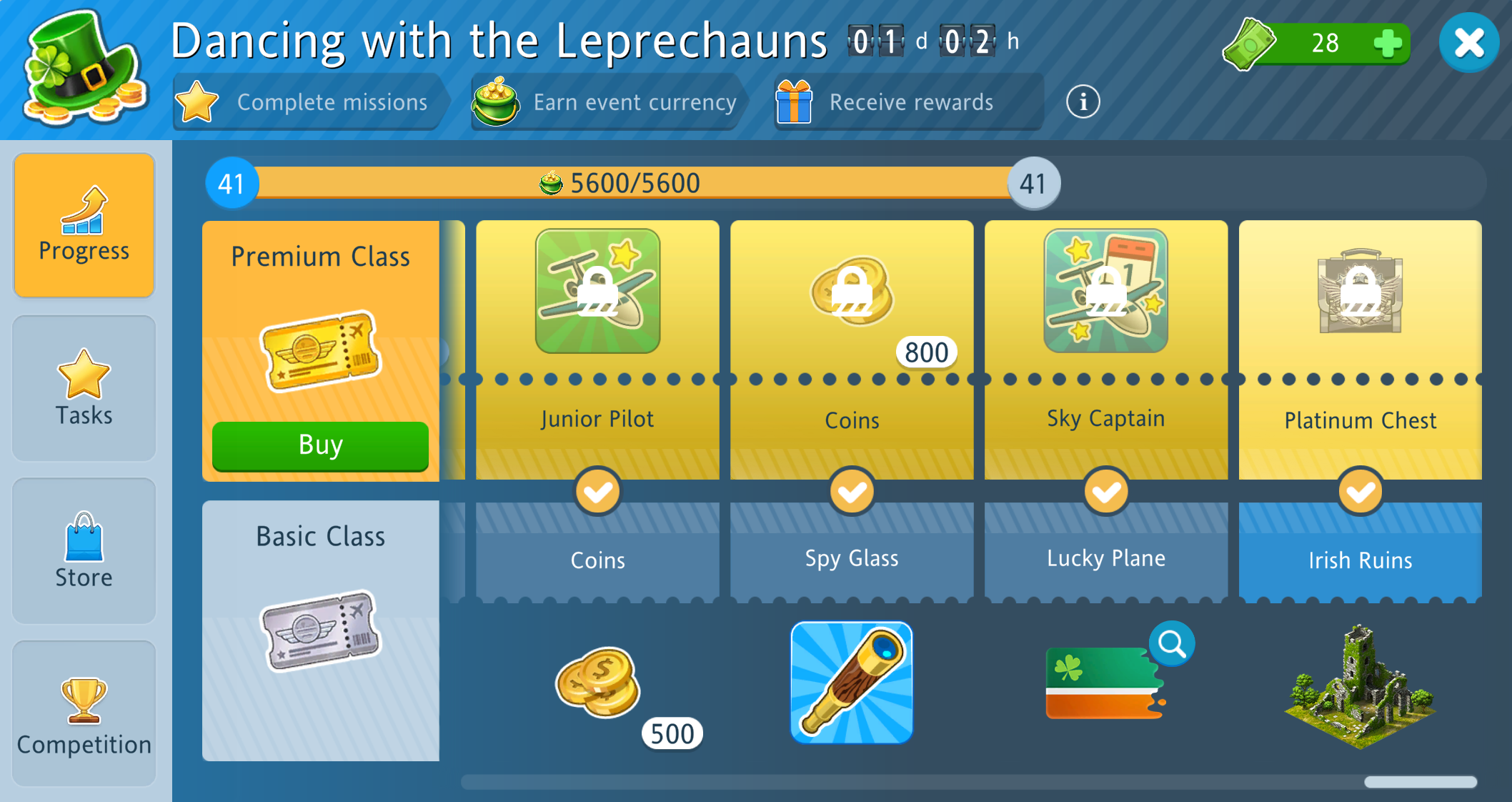
Task: Click the Earn event currency step banner
Action: [606, 102]
